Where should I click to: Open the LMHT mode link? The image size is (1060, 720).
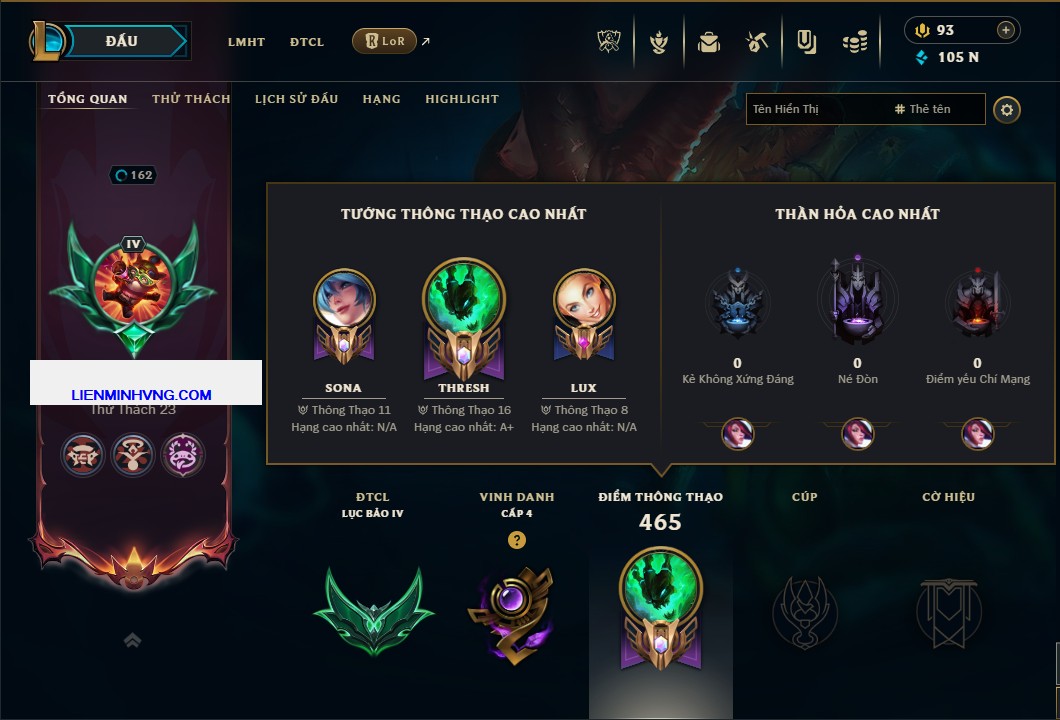pyautogui.click(x=246, y=42)
